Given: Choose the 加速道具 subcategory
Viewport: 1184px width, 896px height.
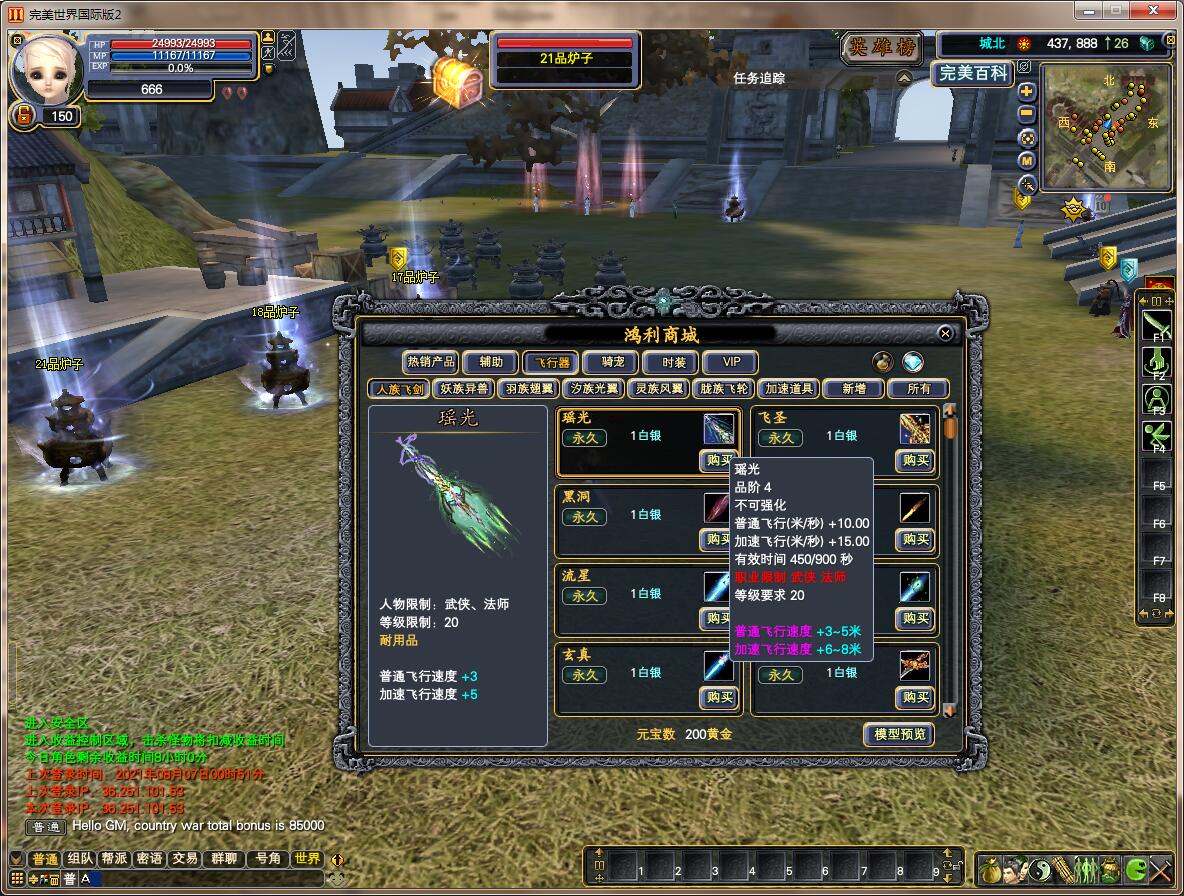Looking at the screenshot, I should (x=788, y=388).
